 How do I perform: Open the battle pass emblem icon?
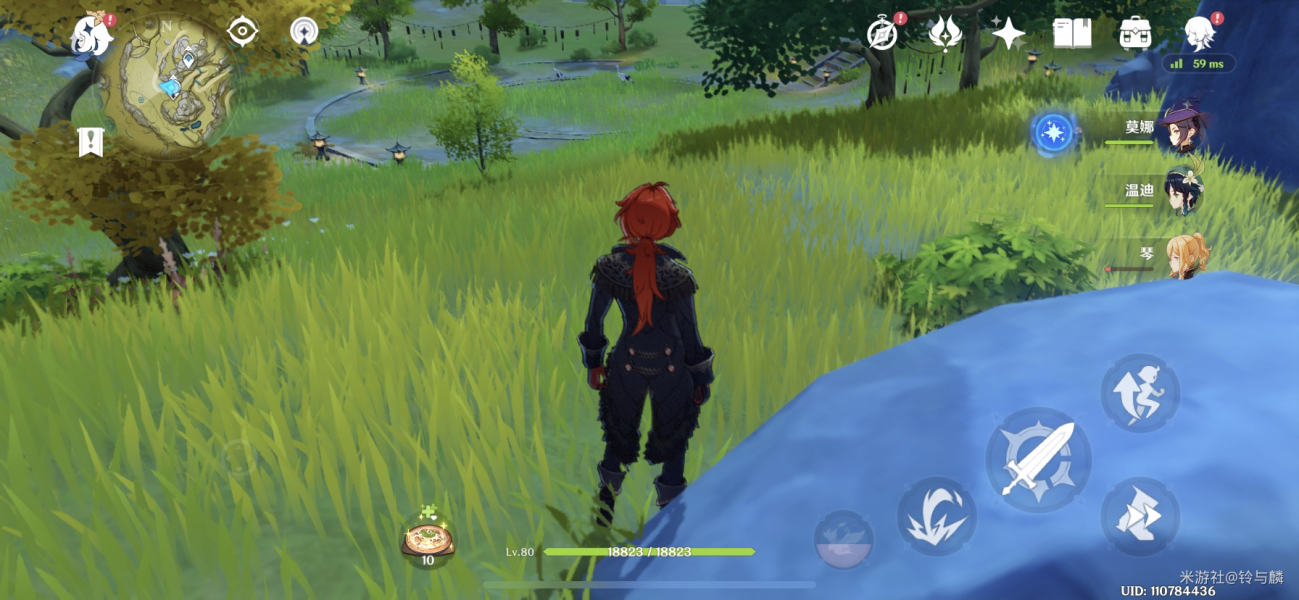[945, 35]
